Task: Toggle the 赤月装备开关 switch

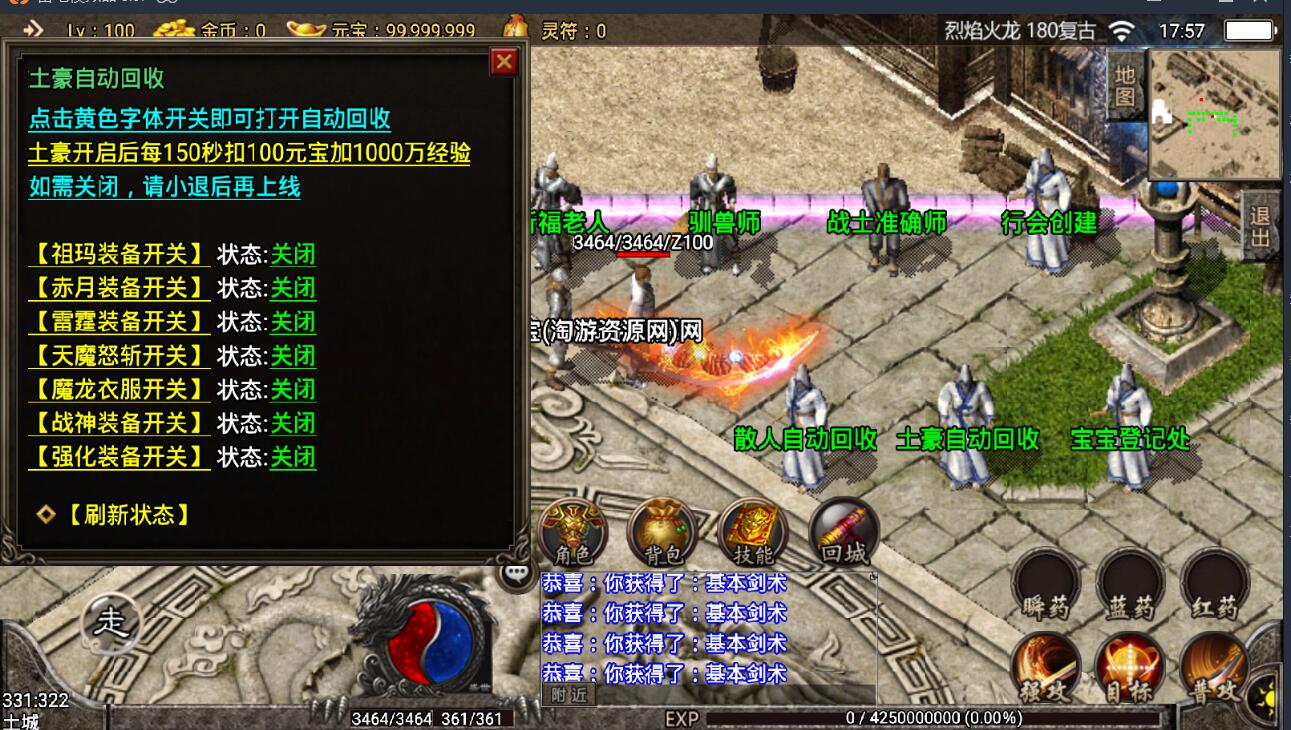Action: click(x=119, y=288)
